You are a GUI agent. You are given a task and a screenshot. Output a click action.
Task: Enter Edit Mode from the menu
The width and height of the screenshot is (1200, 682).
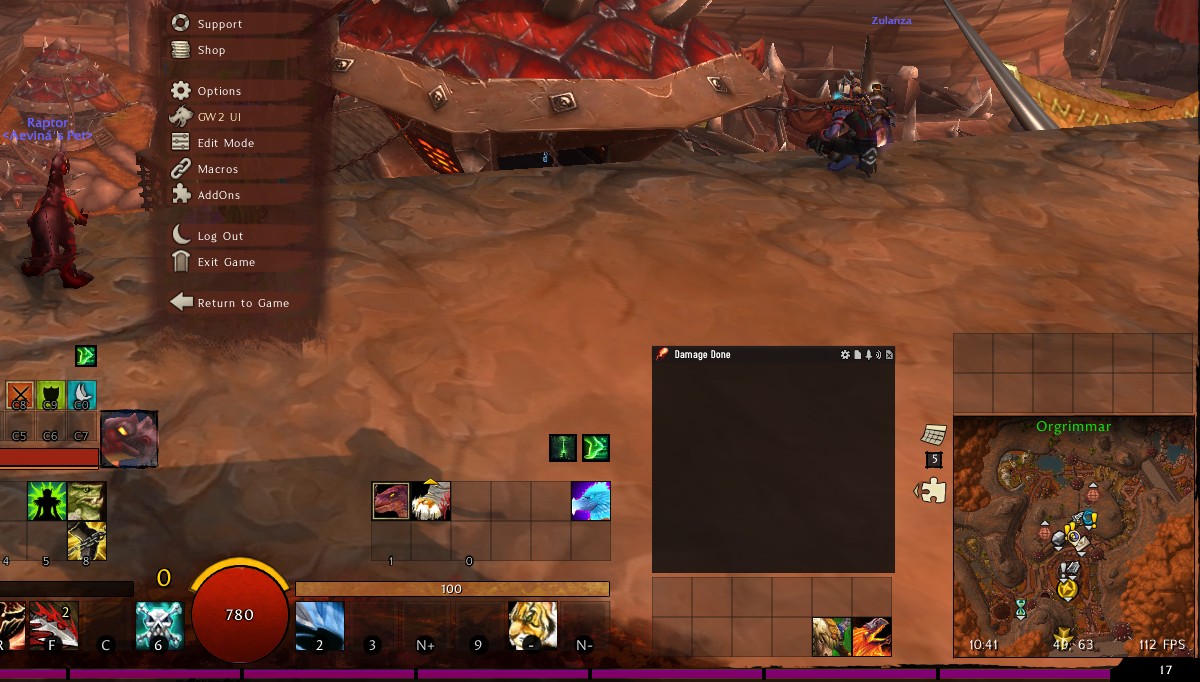click(x=225, y=143)
